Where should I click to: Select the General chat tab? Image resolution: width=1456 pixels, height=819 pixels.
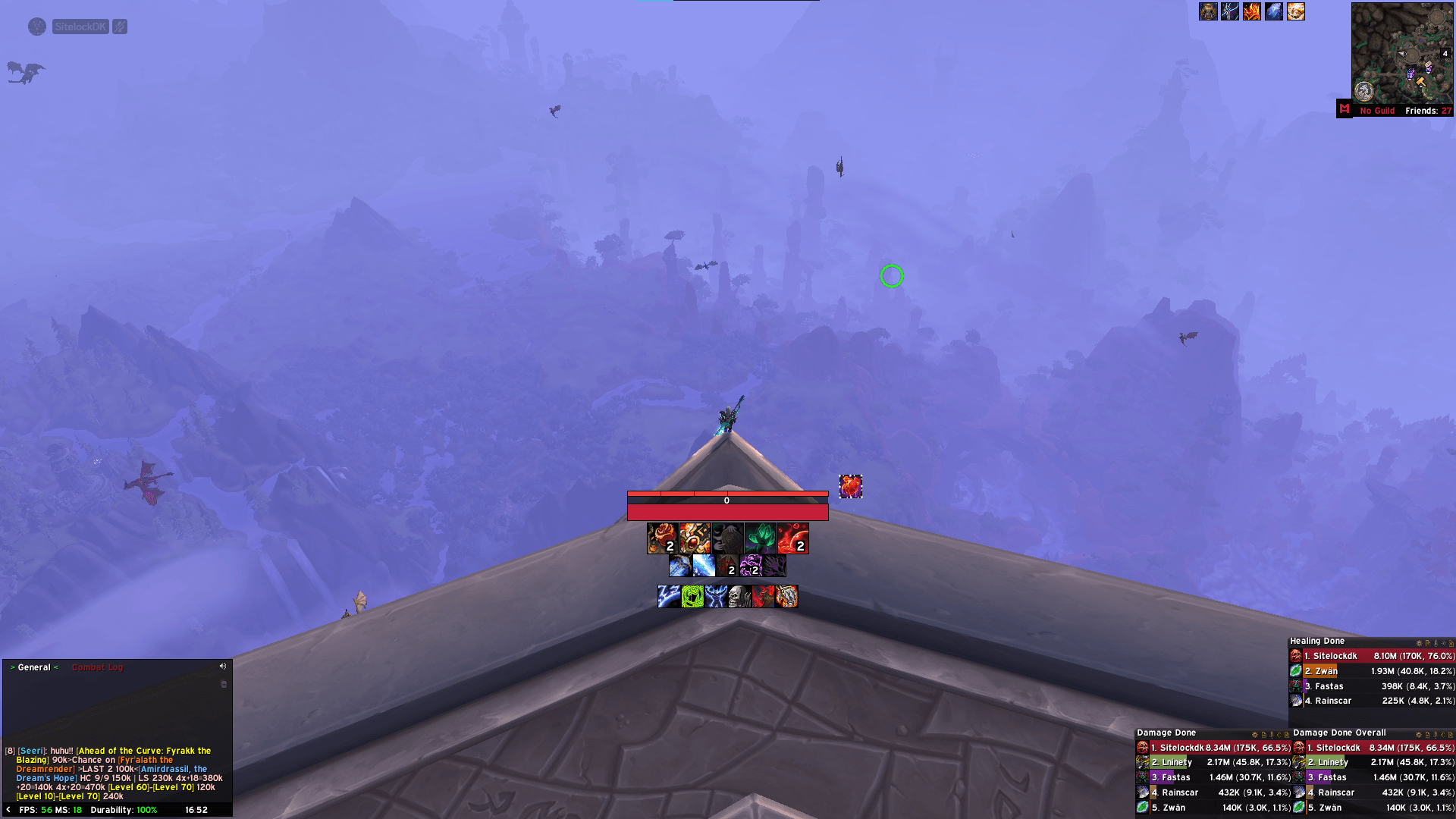pos(34,667)
